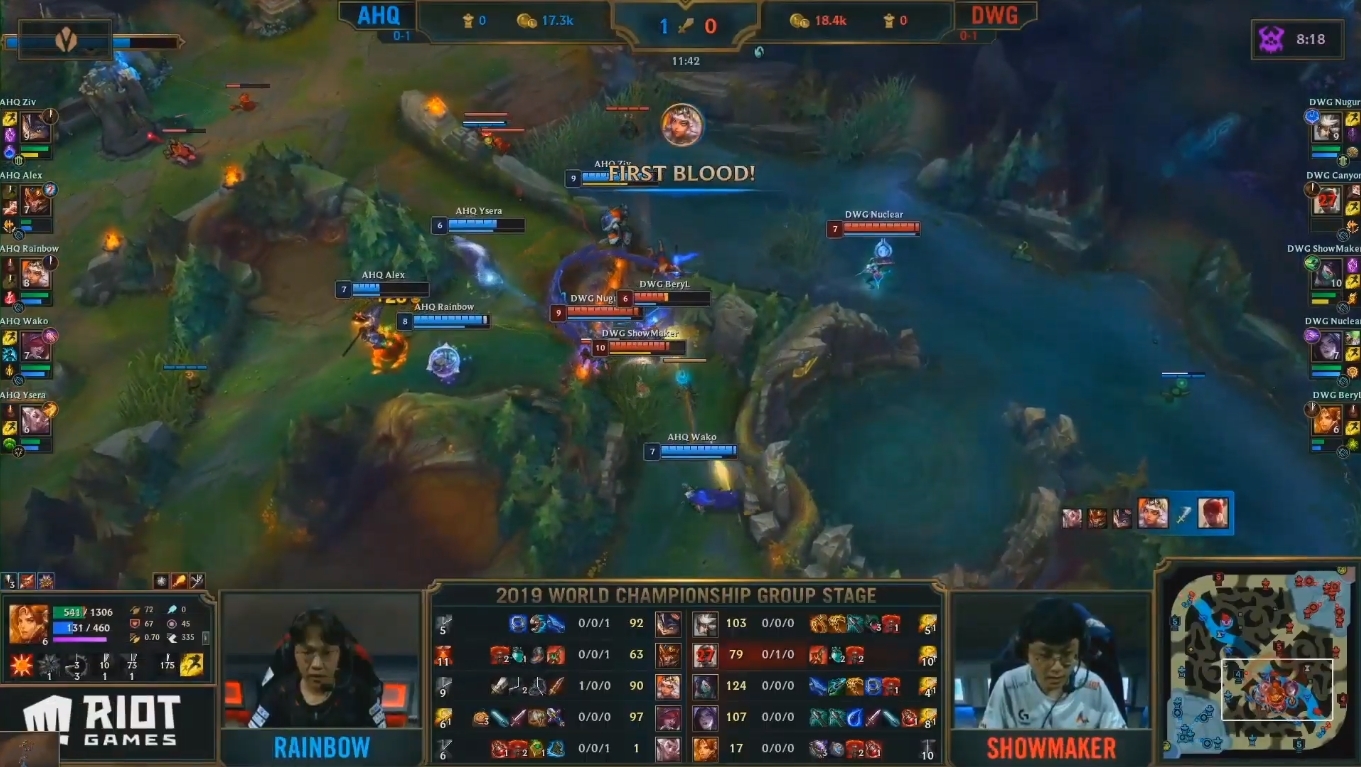Click the Baron timer icon in top-right corner

(x=1271, y=39)
